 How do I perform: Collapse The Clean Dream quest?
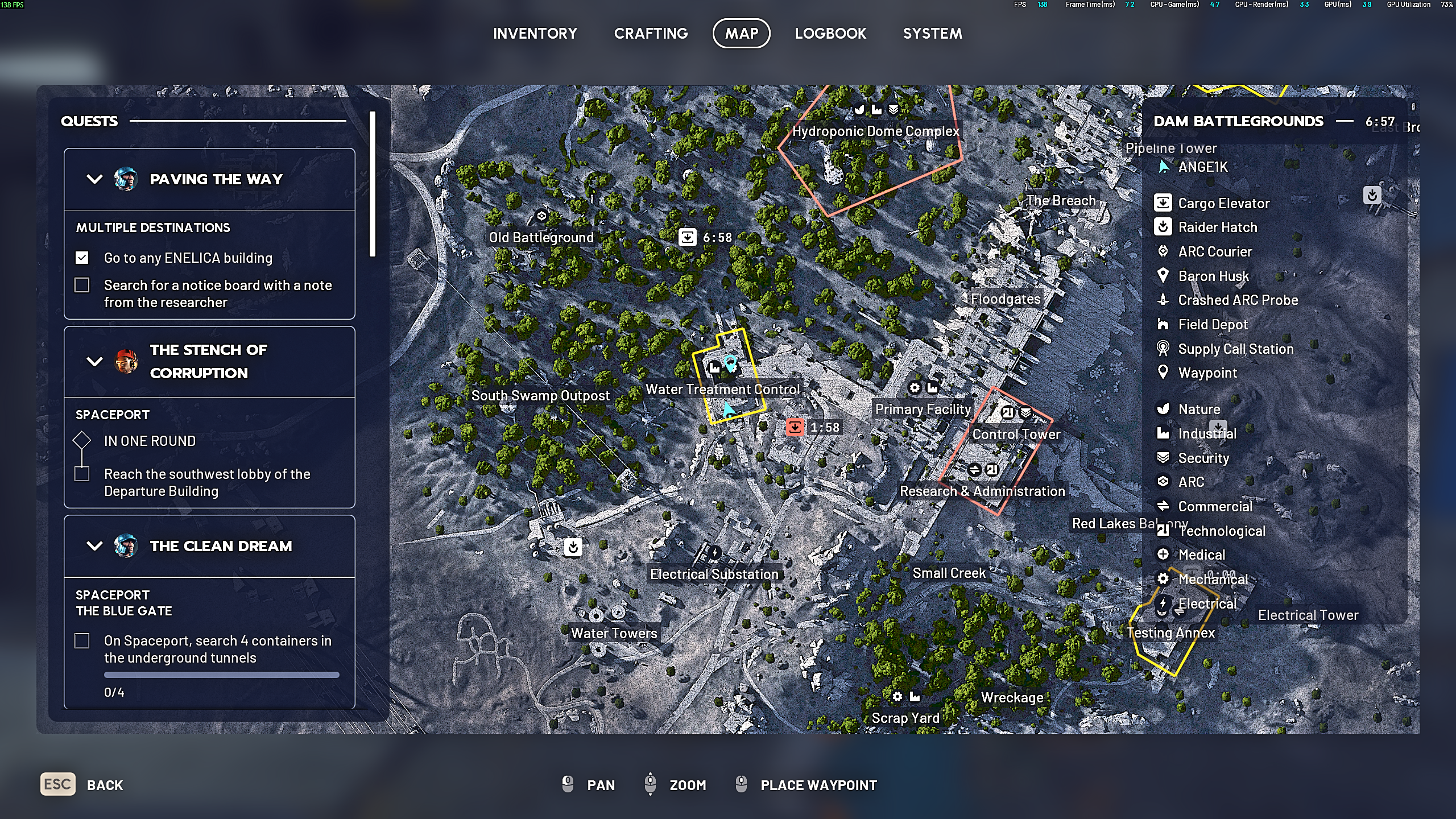coord(94,546)
